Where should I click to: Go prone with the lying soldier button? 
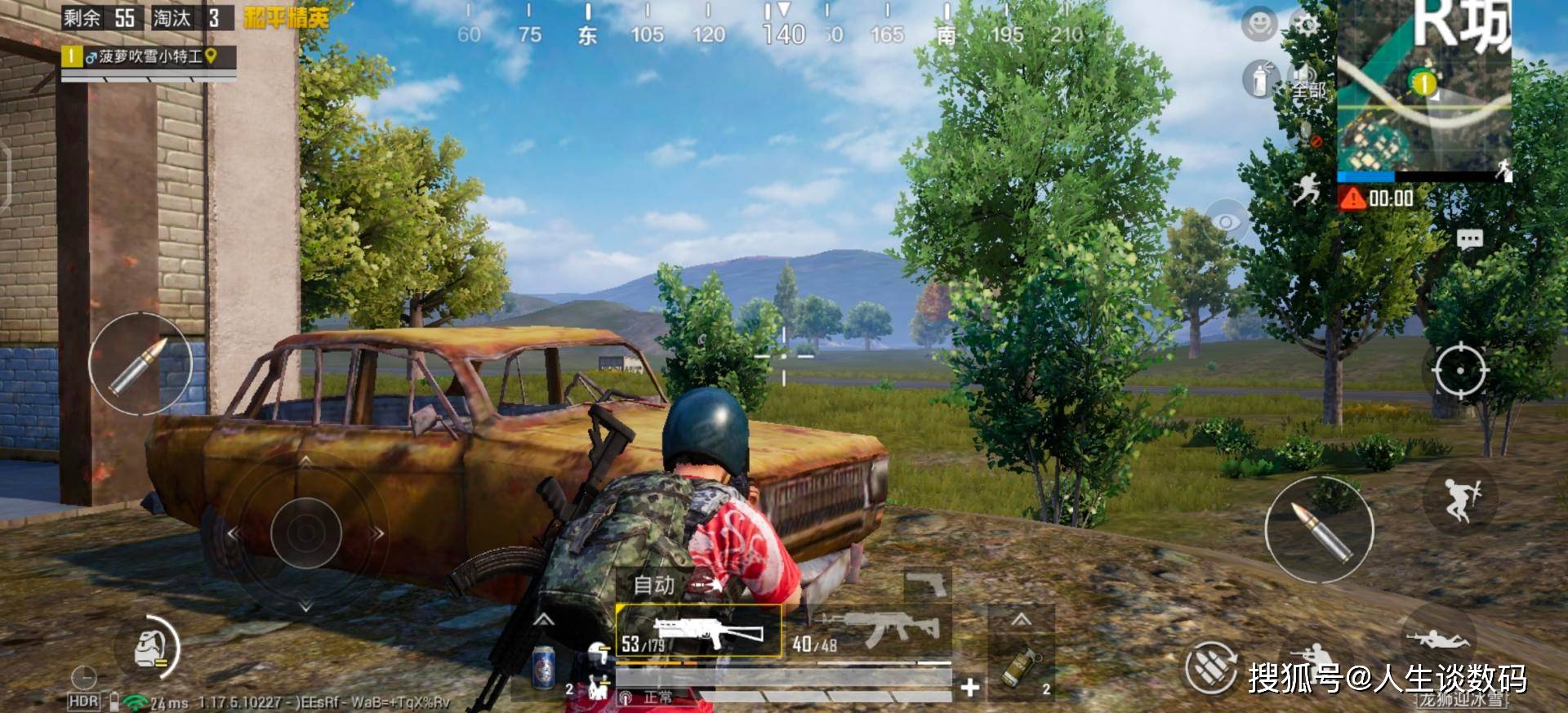tap(1437, 638)
